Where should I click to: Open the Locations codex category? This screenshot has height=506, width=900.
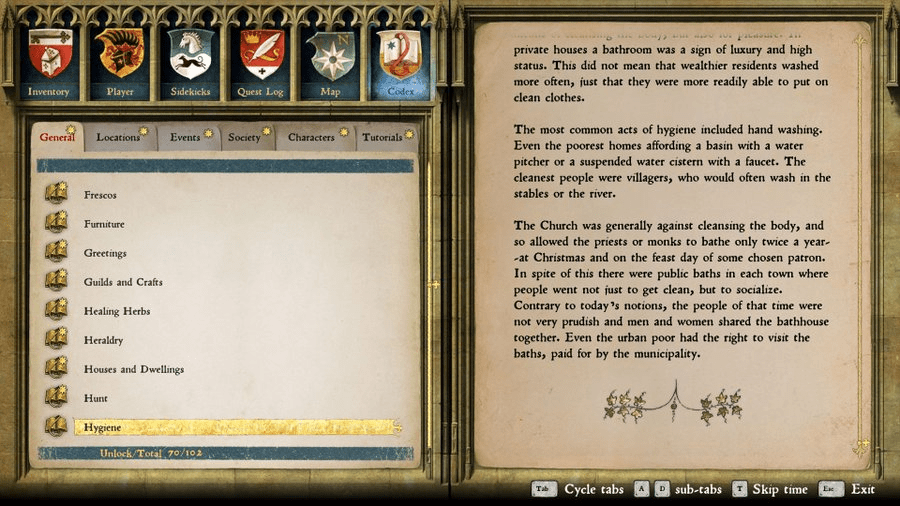pyautogui.click(x=119, y=137)
